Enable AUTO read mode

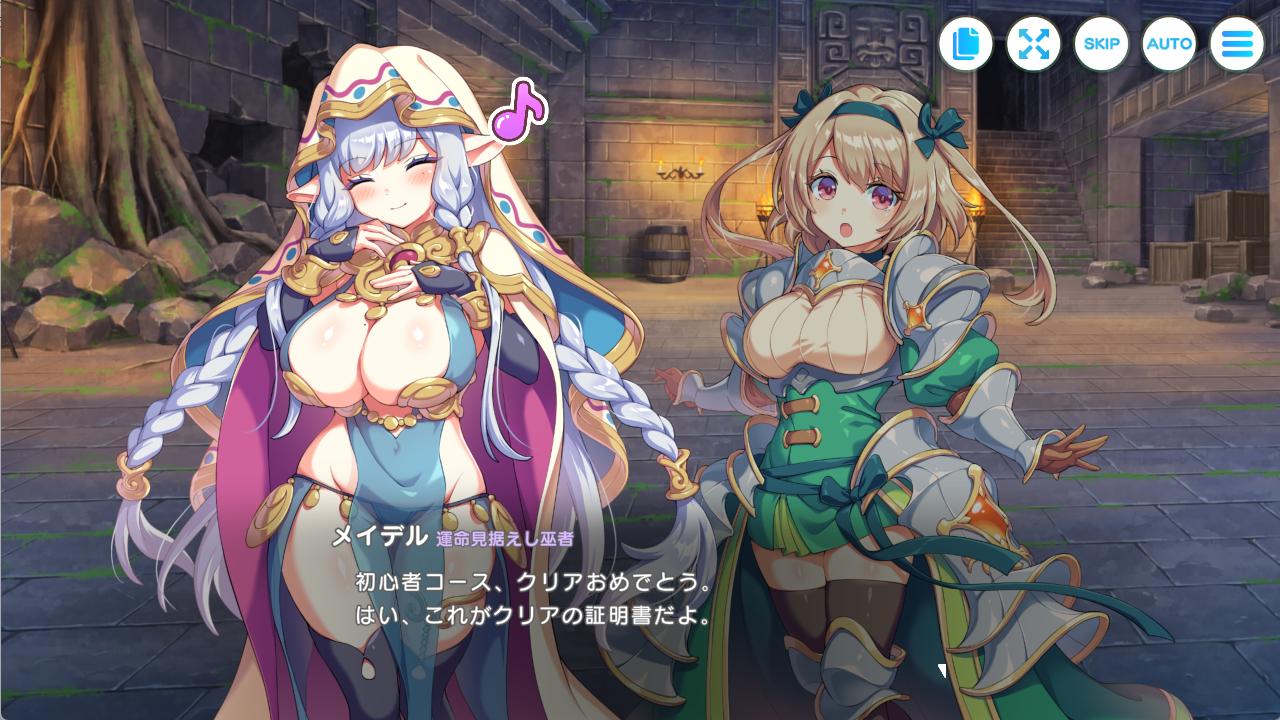click(1170, 43)
